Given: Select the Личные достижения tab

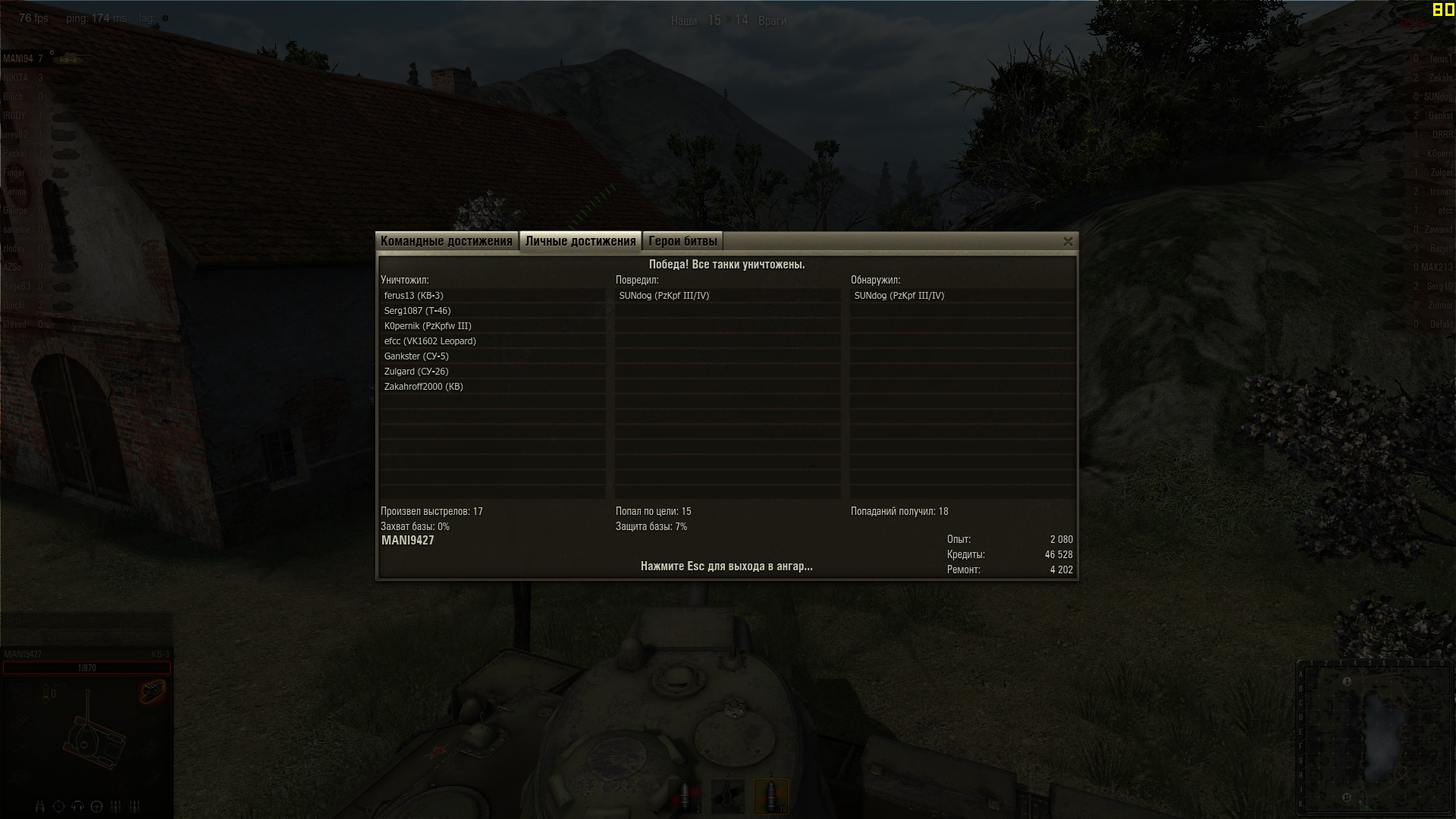Looking at the screenshot, I should (x=580, y=241).
